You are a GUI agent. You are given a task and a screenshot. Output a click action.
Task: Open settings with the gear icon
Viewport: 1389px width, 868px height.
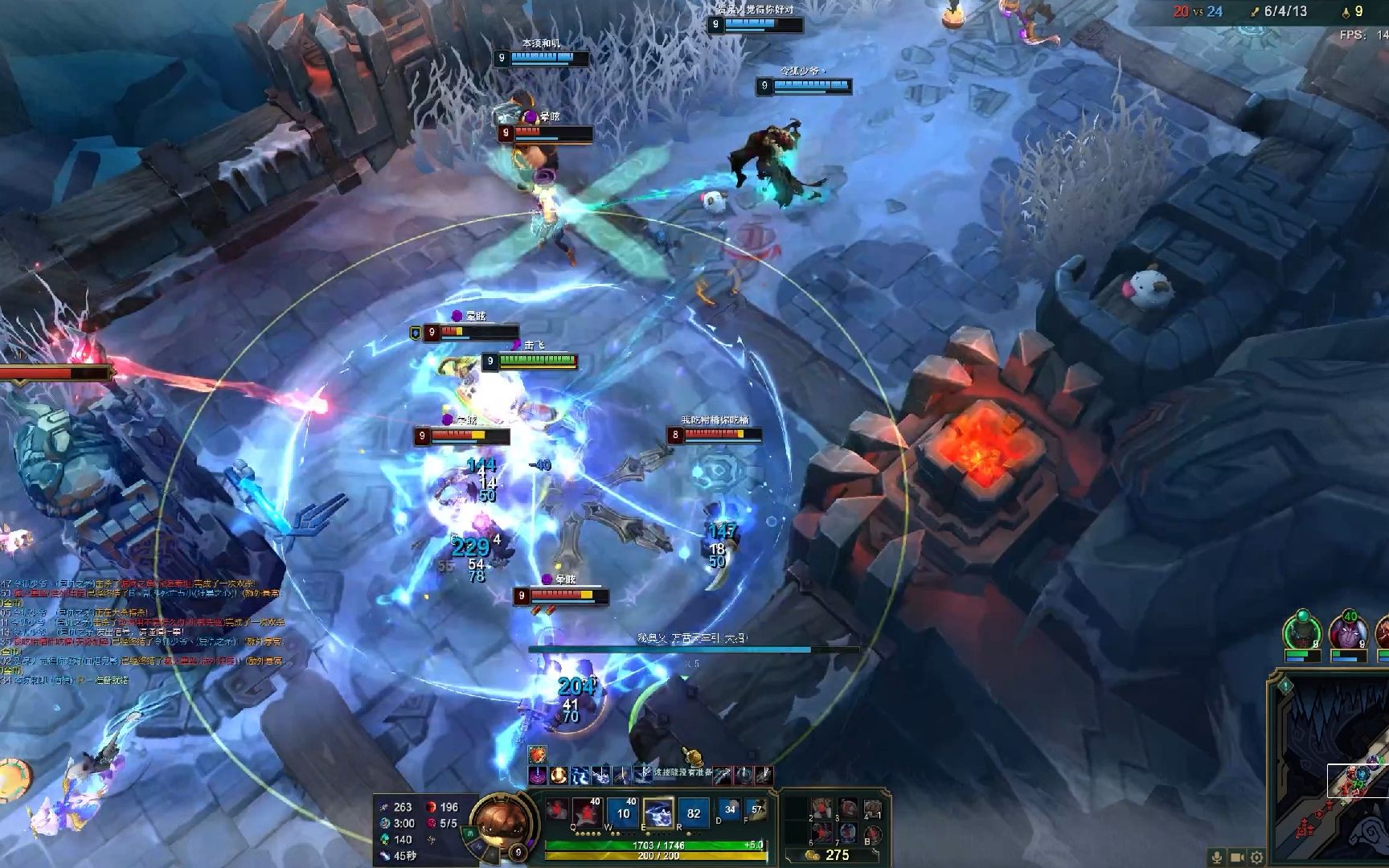pos(1256,858)
